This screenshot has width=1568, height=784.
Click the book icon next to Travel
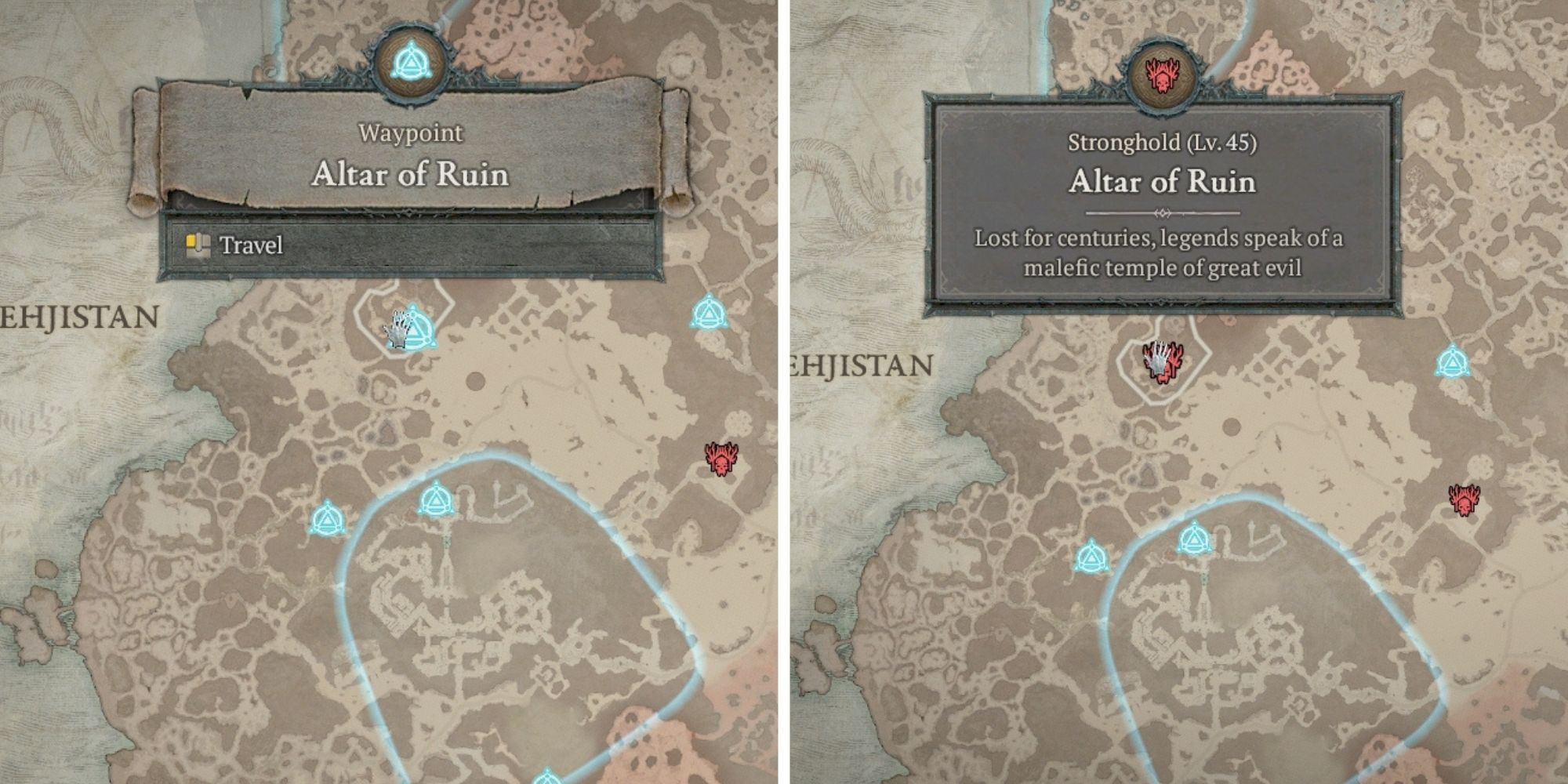[196, 245]
